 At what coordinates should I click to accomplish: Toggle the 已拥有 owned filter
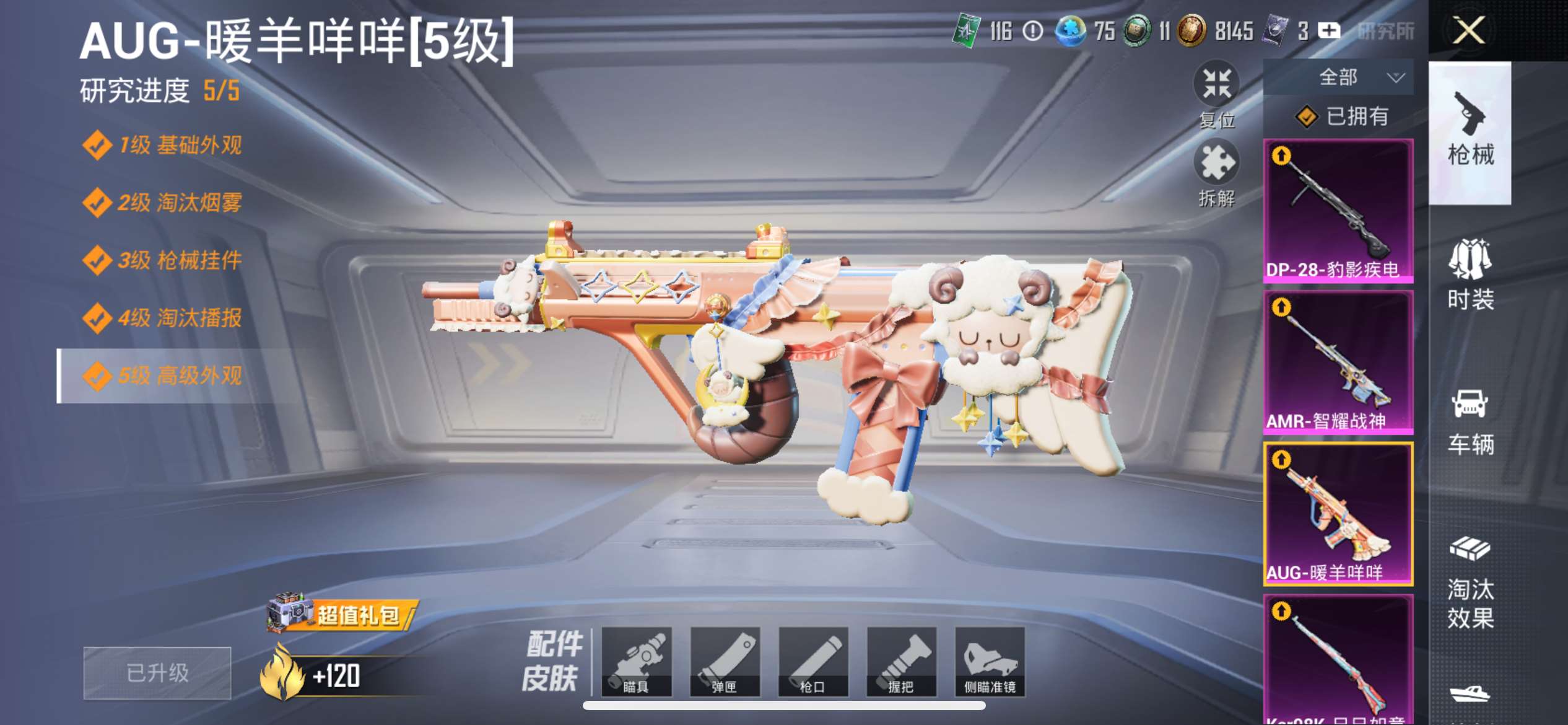click(1343, 116)
